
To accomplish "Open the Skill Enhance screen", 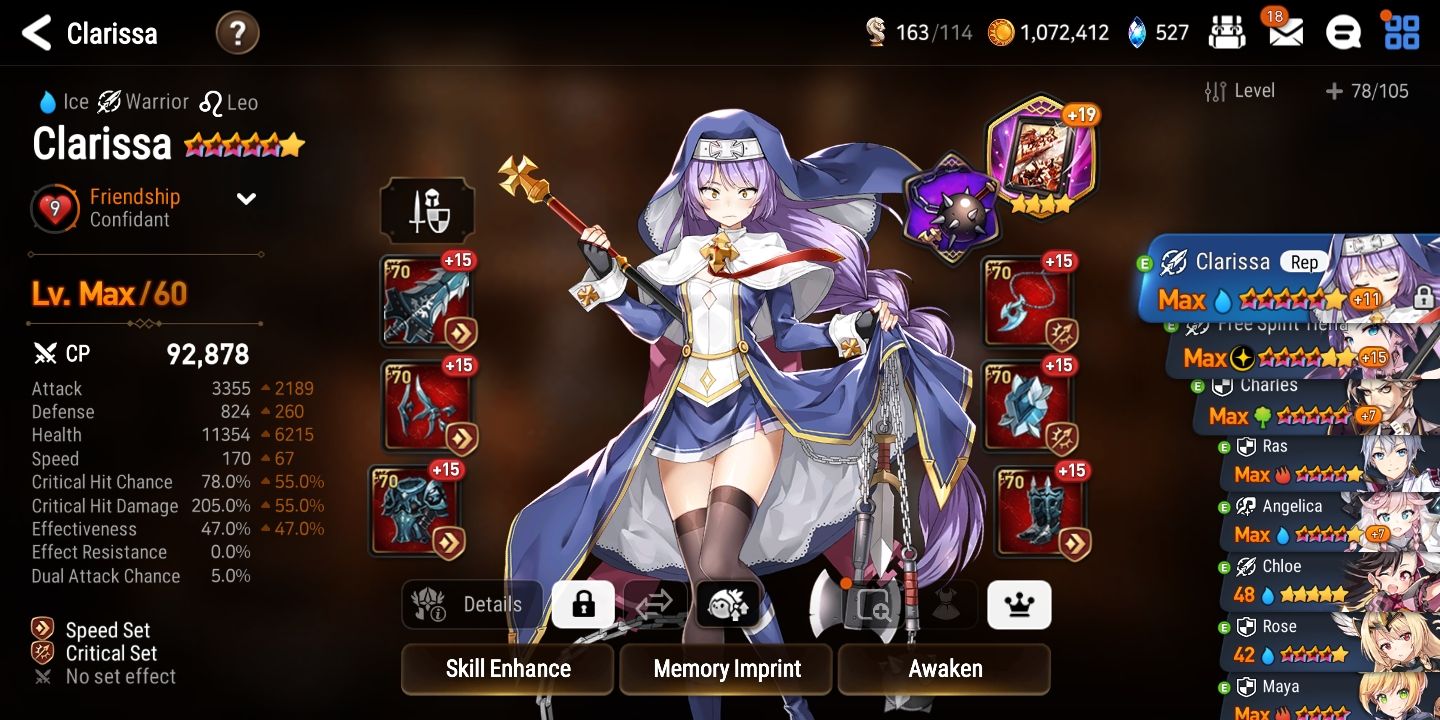I will [507, 669].
